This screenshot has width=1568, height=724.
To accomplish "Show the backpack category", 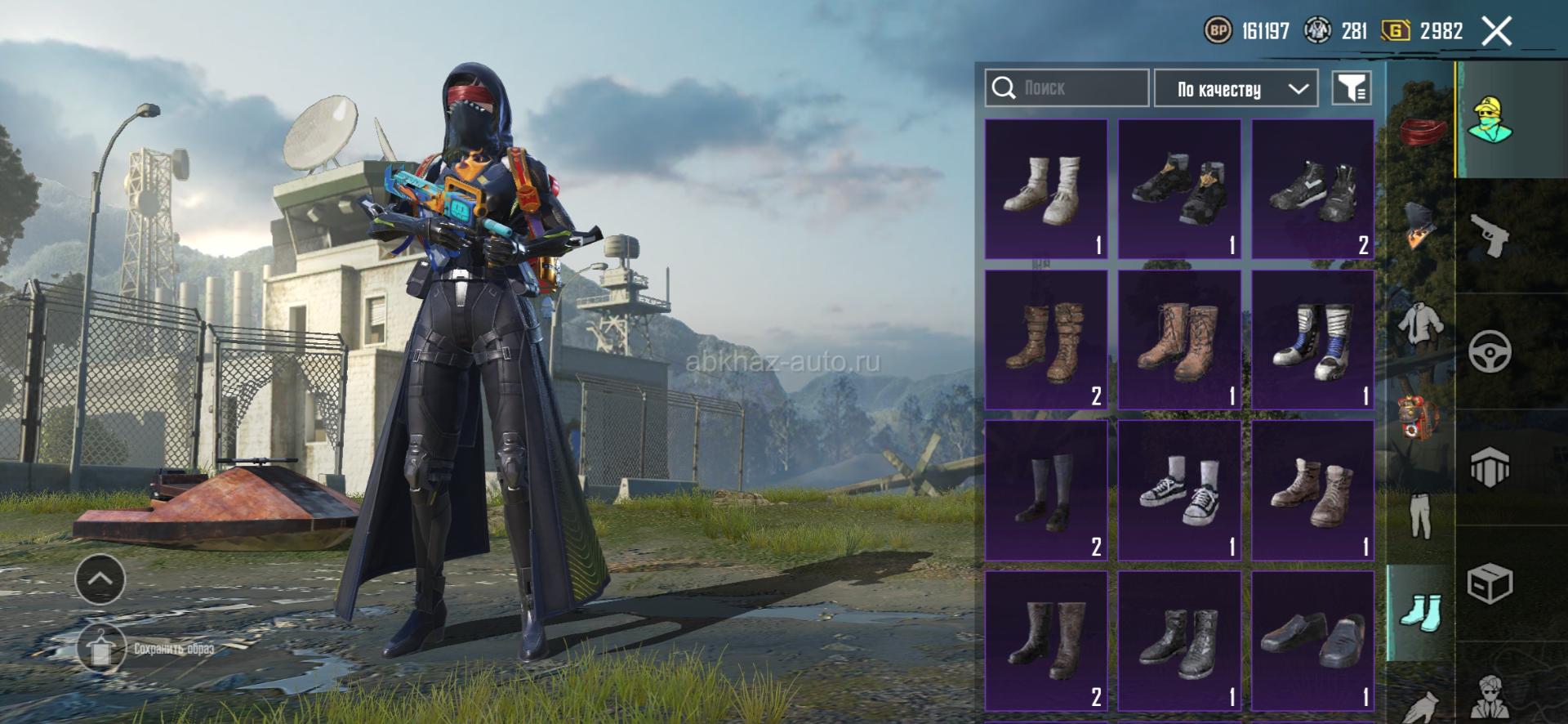I will (x=1422, y=419).
